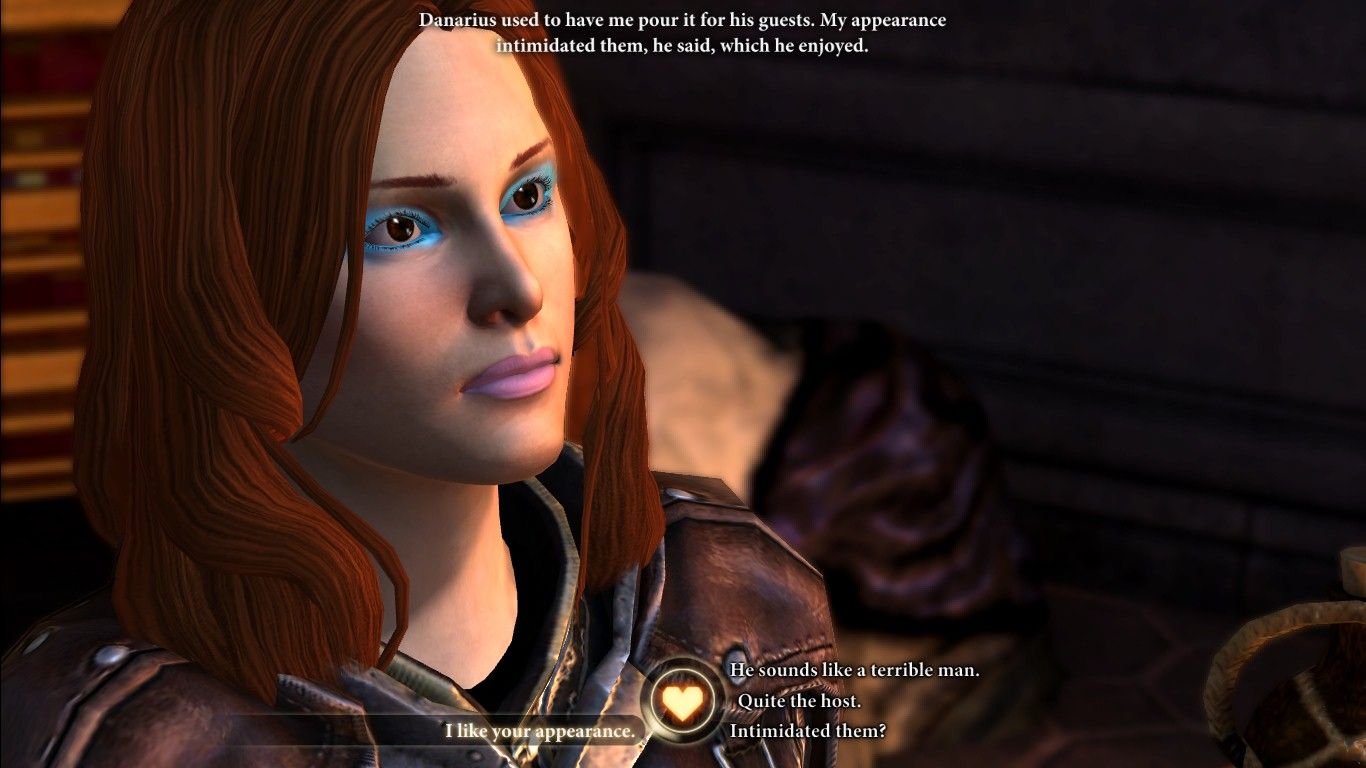This screenshot has width=1366, height=768.
Task: Choose the "I like your appearance." flirt option
Action: point(540,731)
